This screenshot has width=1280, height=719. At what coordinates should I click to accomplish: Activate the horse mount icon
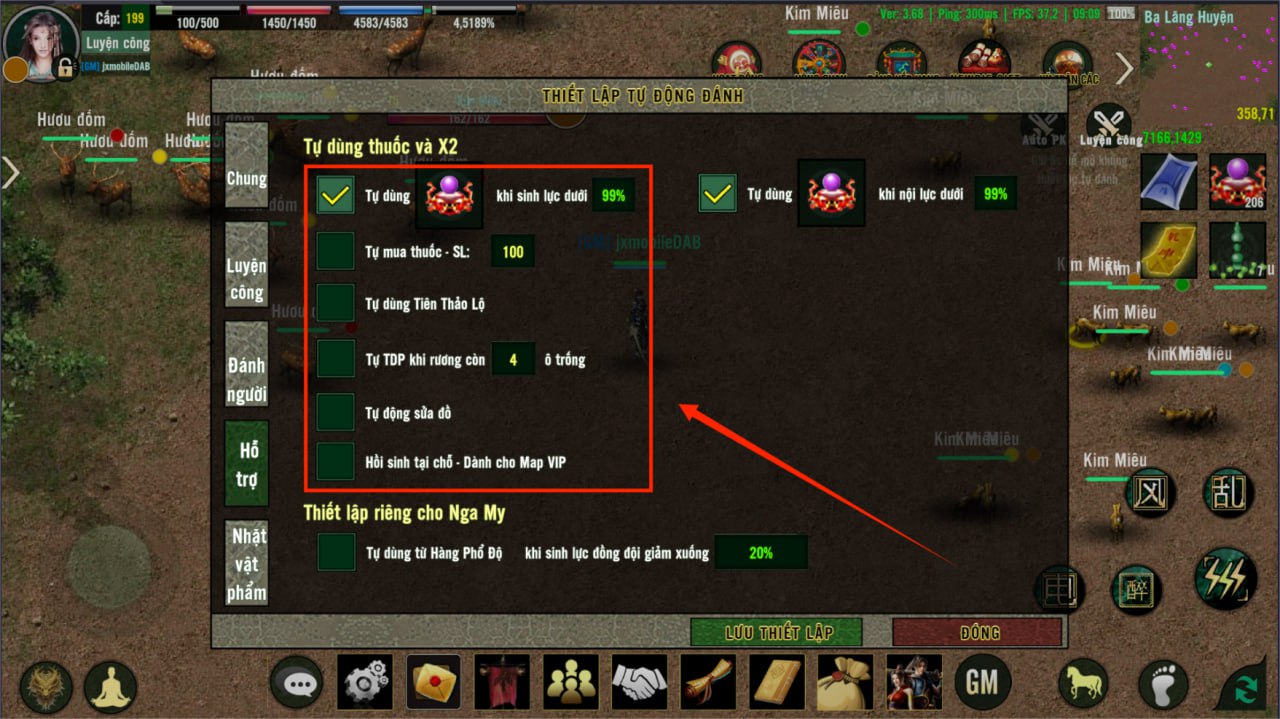(1084, 683)
